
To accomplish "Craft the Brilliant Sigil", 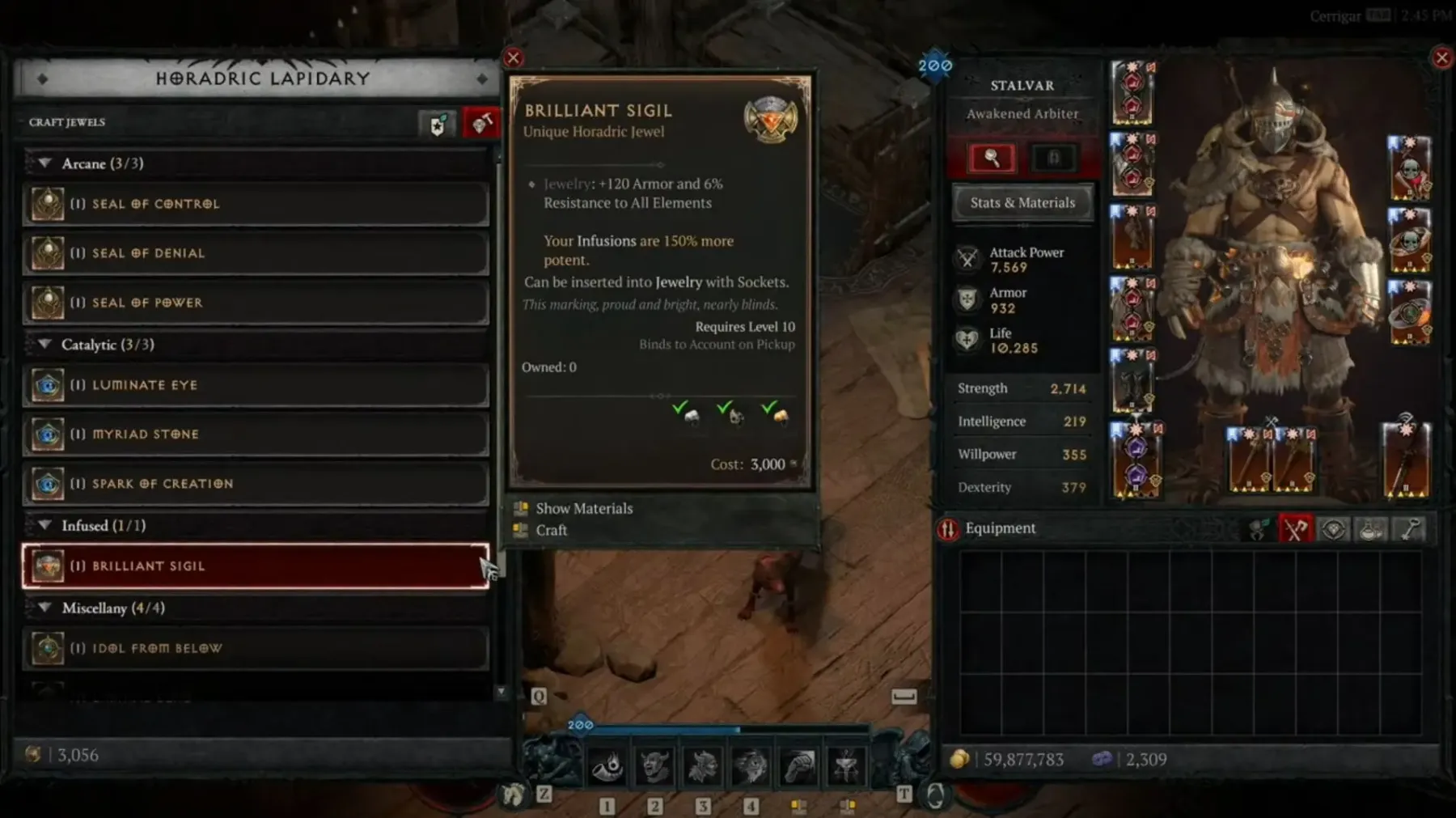I will coord(551,530).
